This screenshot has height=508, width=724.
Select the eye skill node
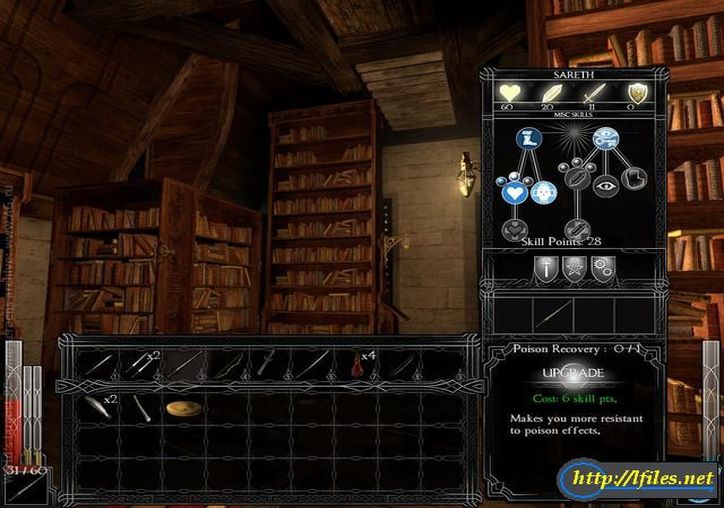click(x=606, y=184)
